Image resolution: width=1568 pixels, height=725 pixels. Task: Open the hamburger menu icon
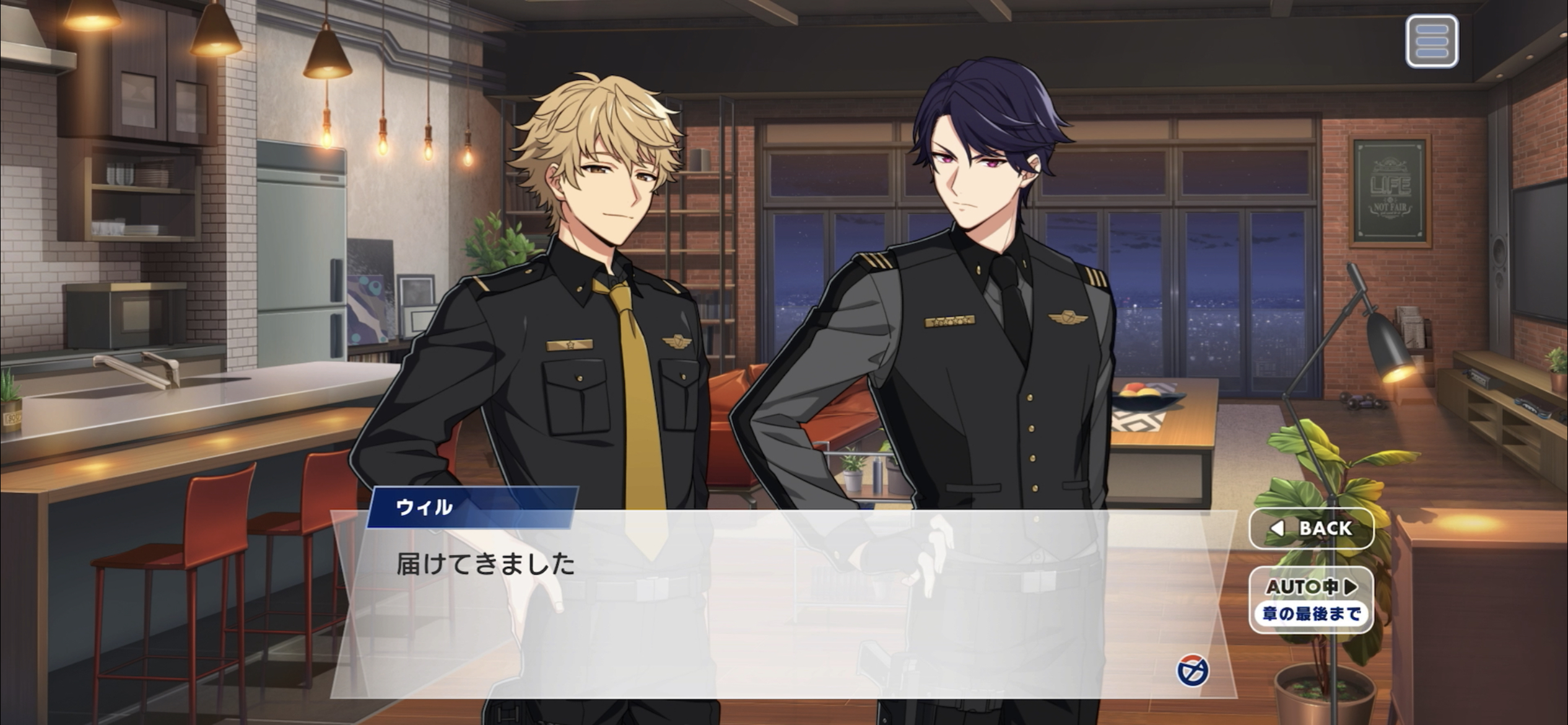pos(1431,42)
